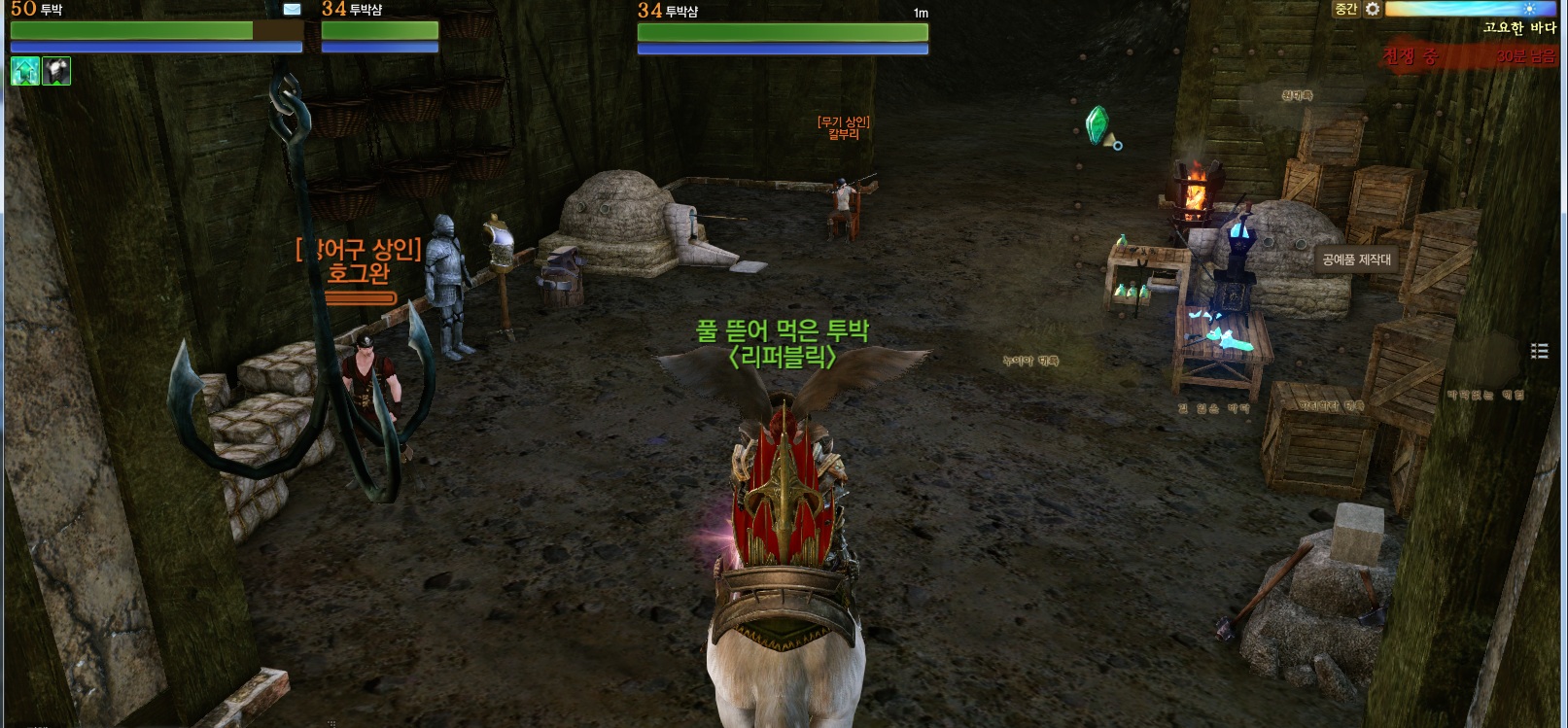Click the 중간 difficulty button
Image resolution: width=1568 pixels, height=728 pixels.
coord(1345,9)
